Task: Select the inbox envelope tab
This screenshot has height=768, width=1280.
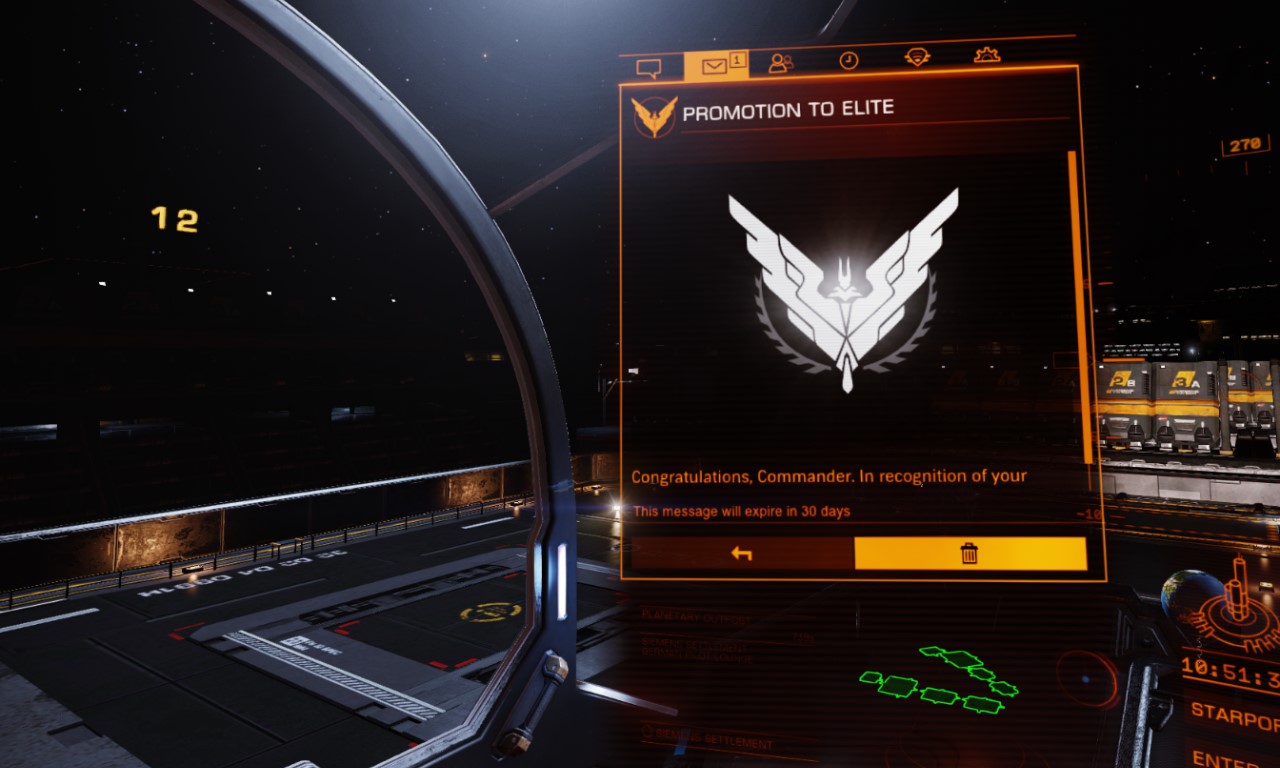Action: [x=715, y=66]
